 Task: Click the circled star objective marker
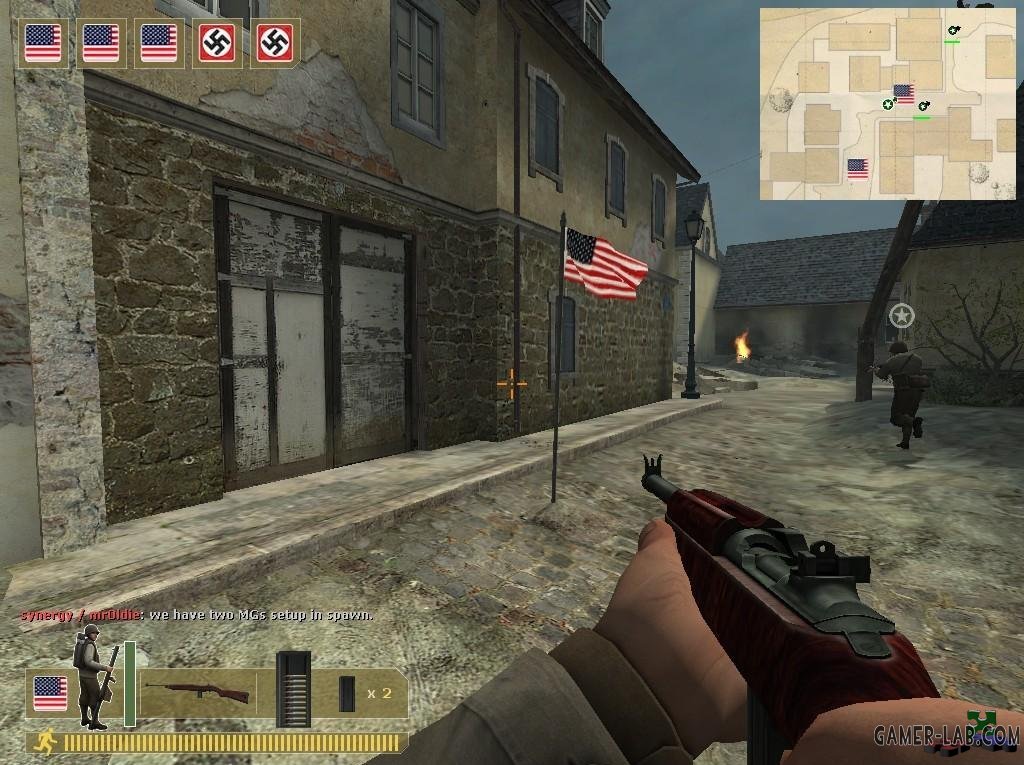(x=901, y=316)
